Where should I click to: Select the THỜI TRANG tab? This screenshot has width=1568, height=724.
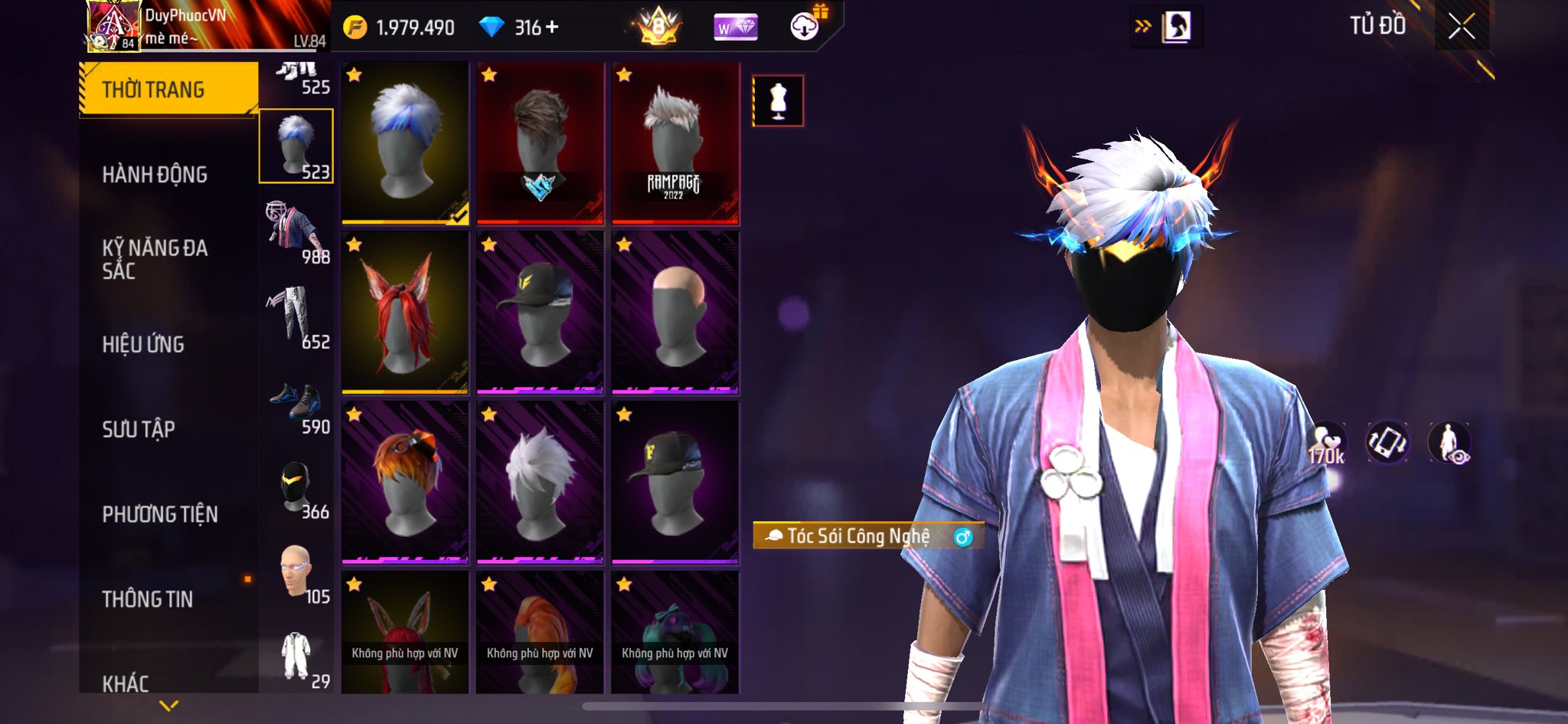[153, 90]
